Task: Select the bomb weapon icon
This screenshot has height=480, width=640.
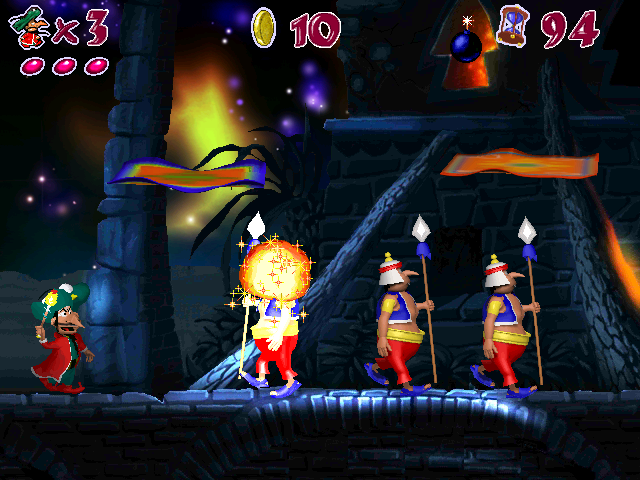Action: (466, 45)
